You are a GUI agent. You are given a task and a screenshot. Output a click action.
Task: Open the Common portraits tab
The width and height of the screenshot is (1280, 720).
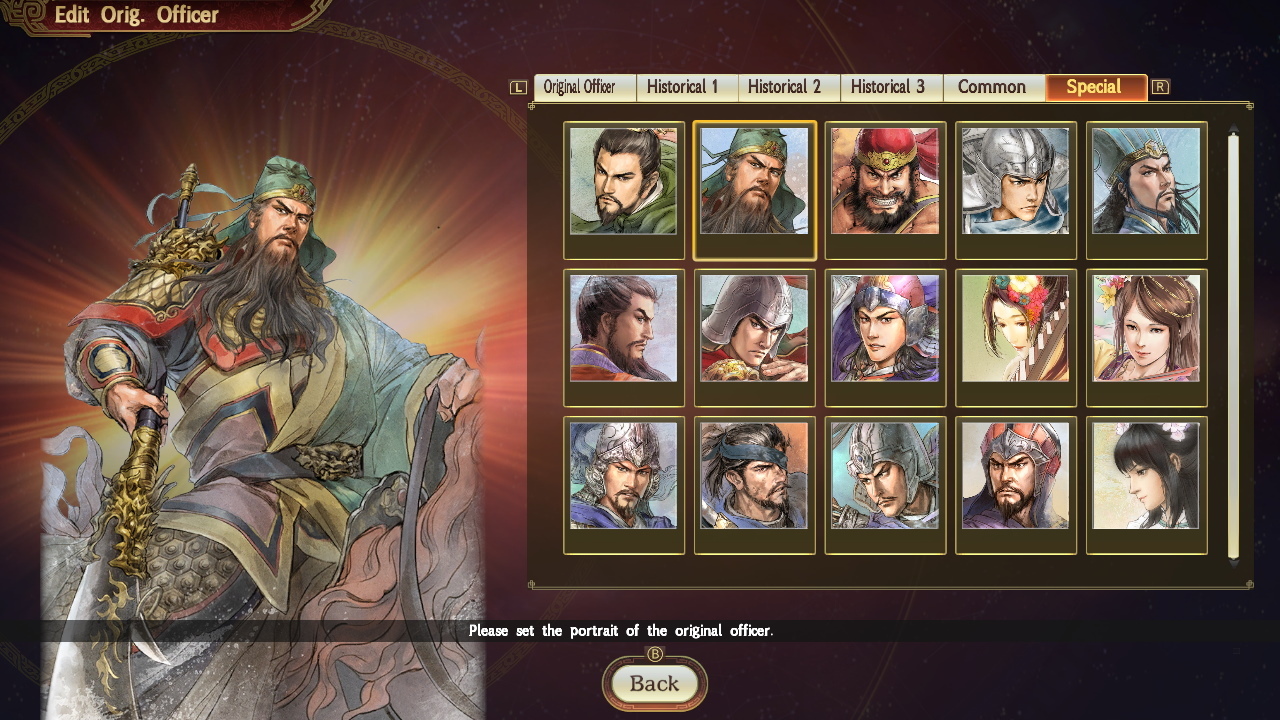point(993,87)
